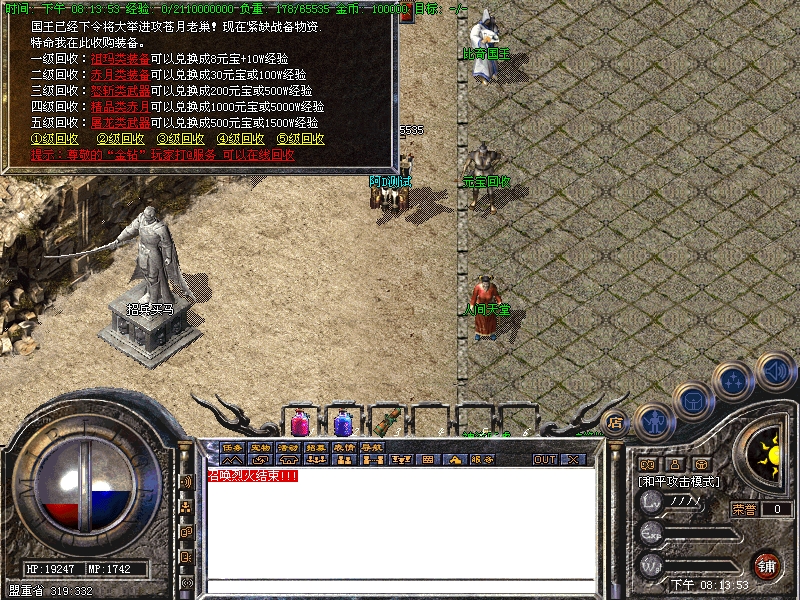Click the red 铺 stall button
The width and height of the screenshot is (800, 600).
[x=767, y=566]
